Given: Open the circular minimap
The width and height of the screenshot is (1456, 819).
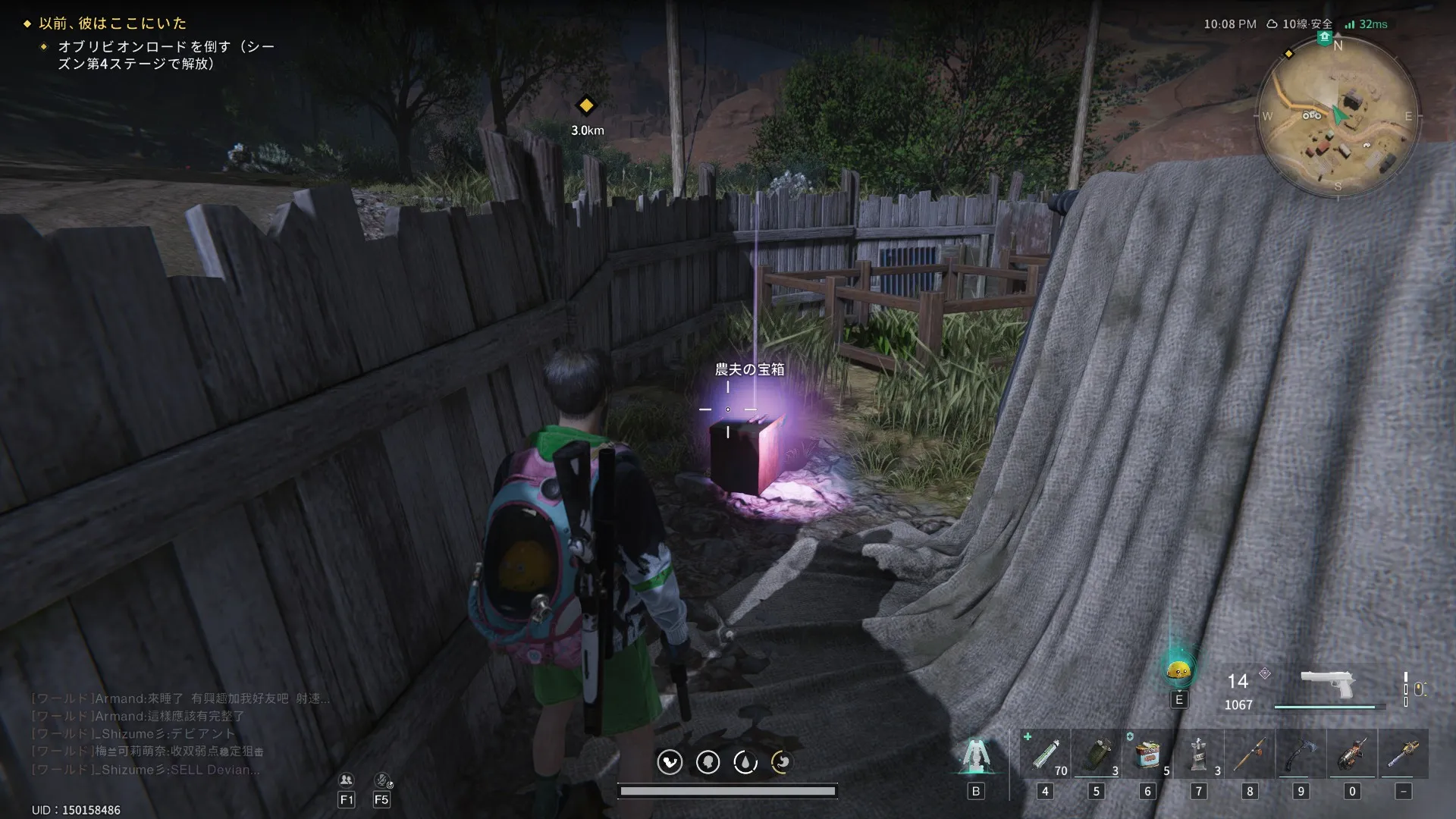Looking at the screenshot, I should coord(1338,116).
